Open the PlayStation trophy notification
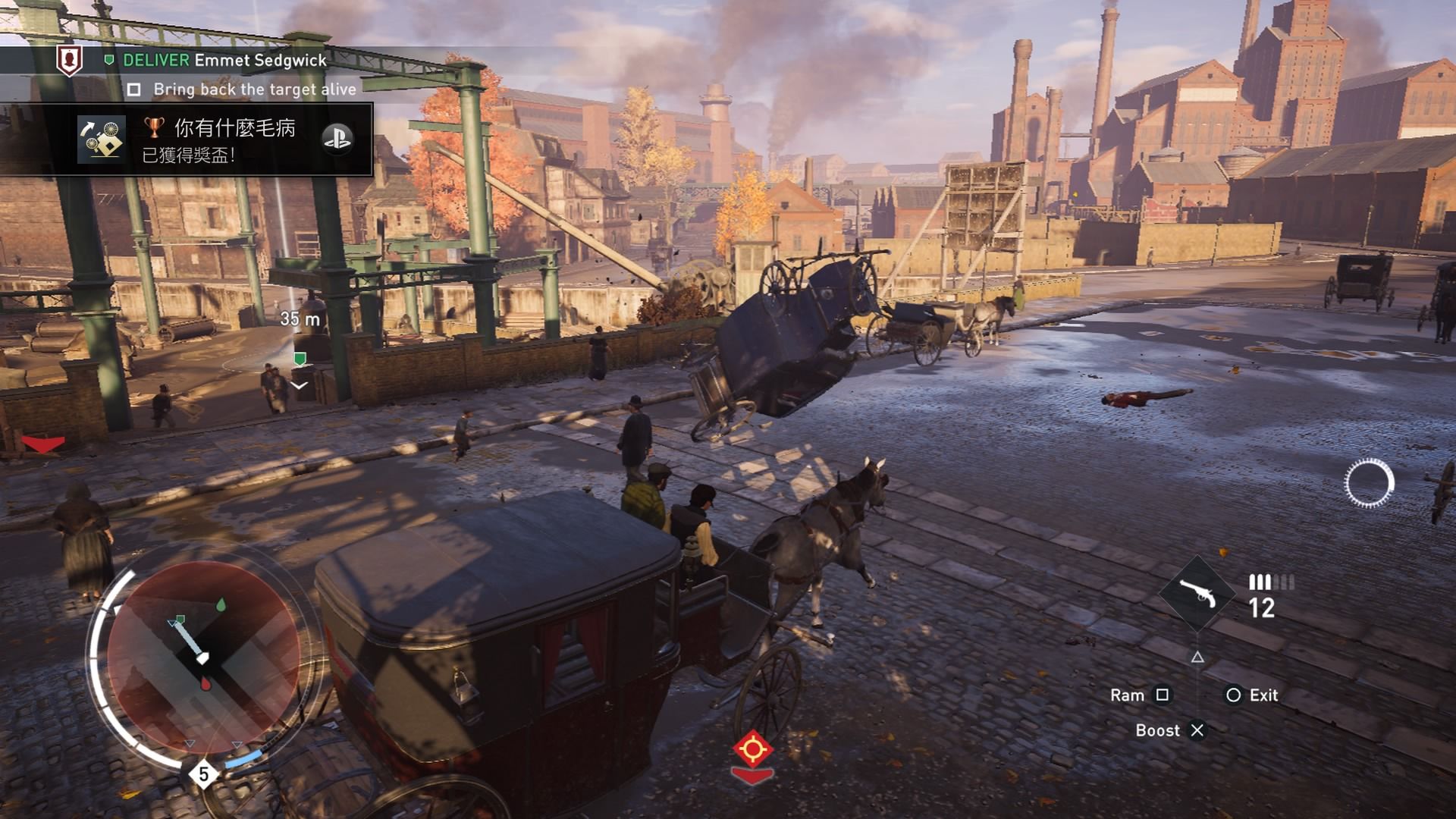 coord(224,140)
